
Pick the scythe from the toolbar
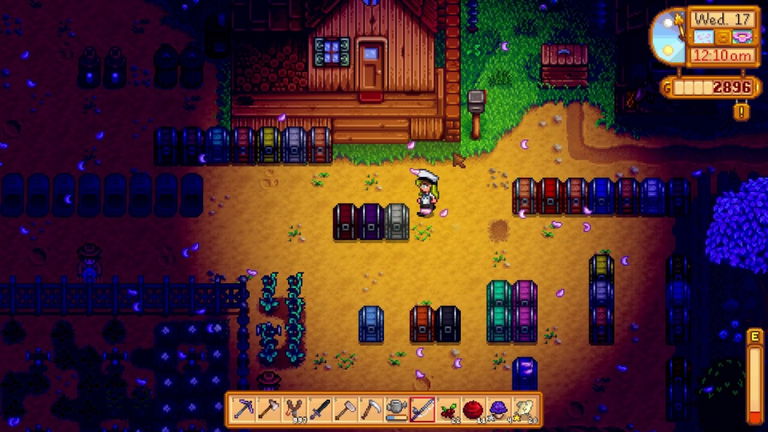pos(371,408)
